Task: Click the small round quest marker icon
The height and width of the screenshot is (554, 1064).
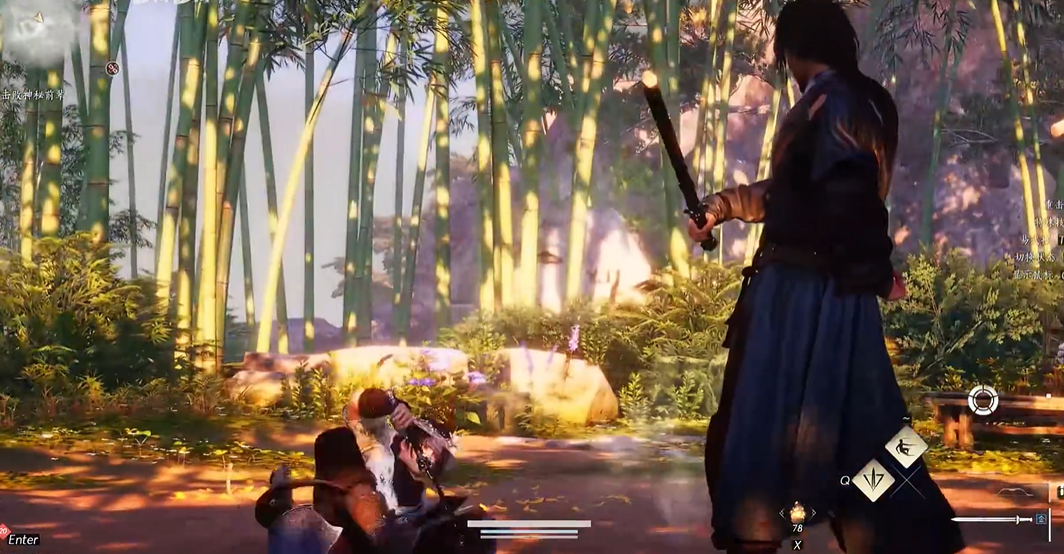Action: [112, 69]
